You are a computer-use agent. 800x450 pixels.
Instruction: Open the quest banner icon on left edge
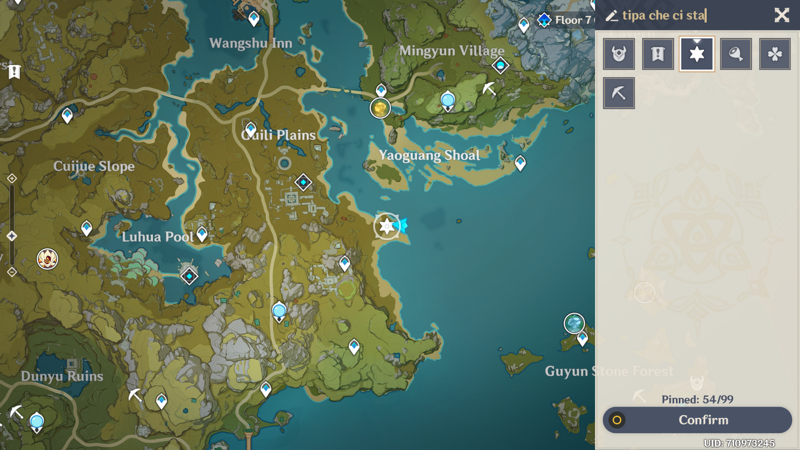[14, 72]
